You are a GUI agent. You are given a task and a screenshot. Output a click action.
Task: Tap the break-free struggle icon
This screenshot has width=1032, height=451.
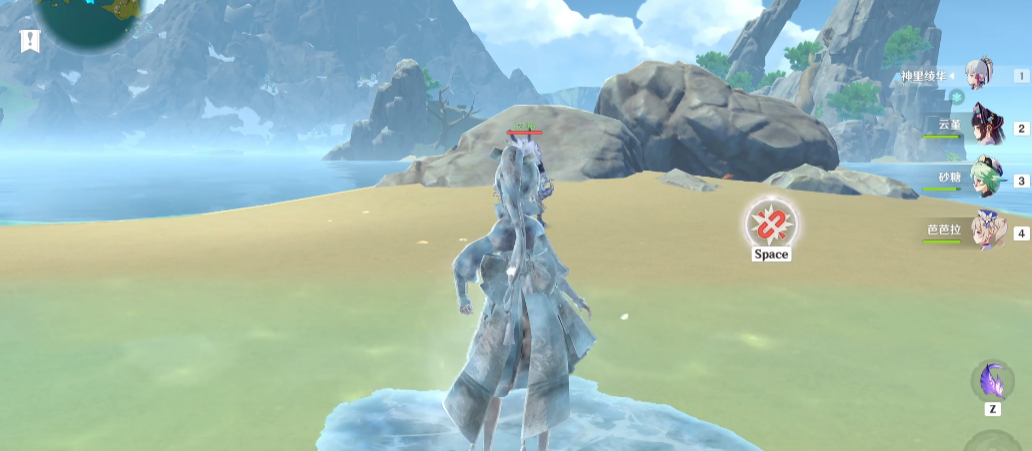point(771,222)
